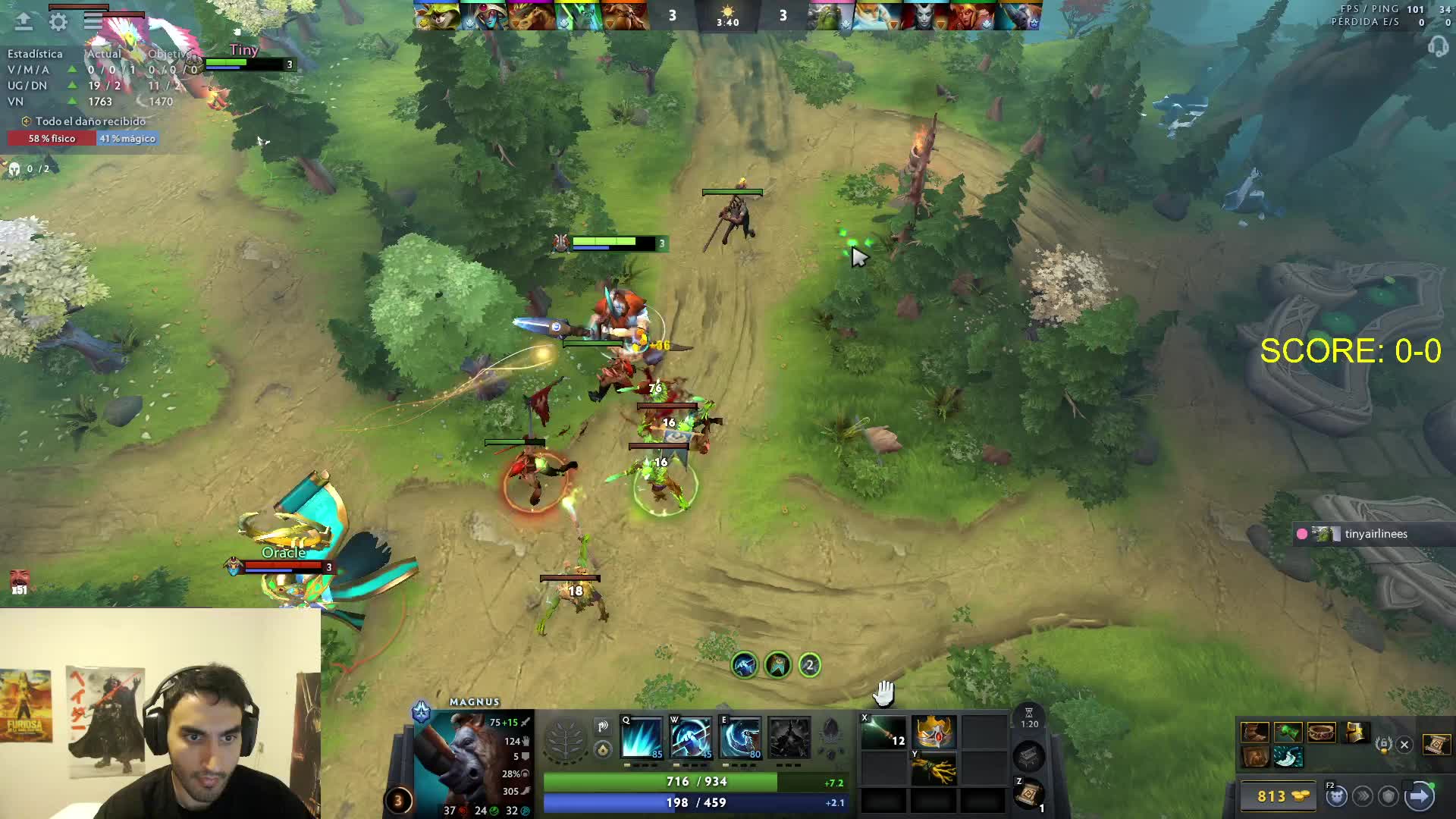
Task: Click the courier deliver items arrow
Action: pyautogui.click(x=1419, y=795)
